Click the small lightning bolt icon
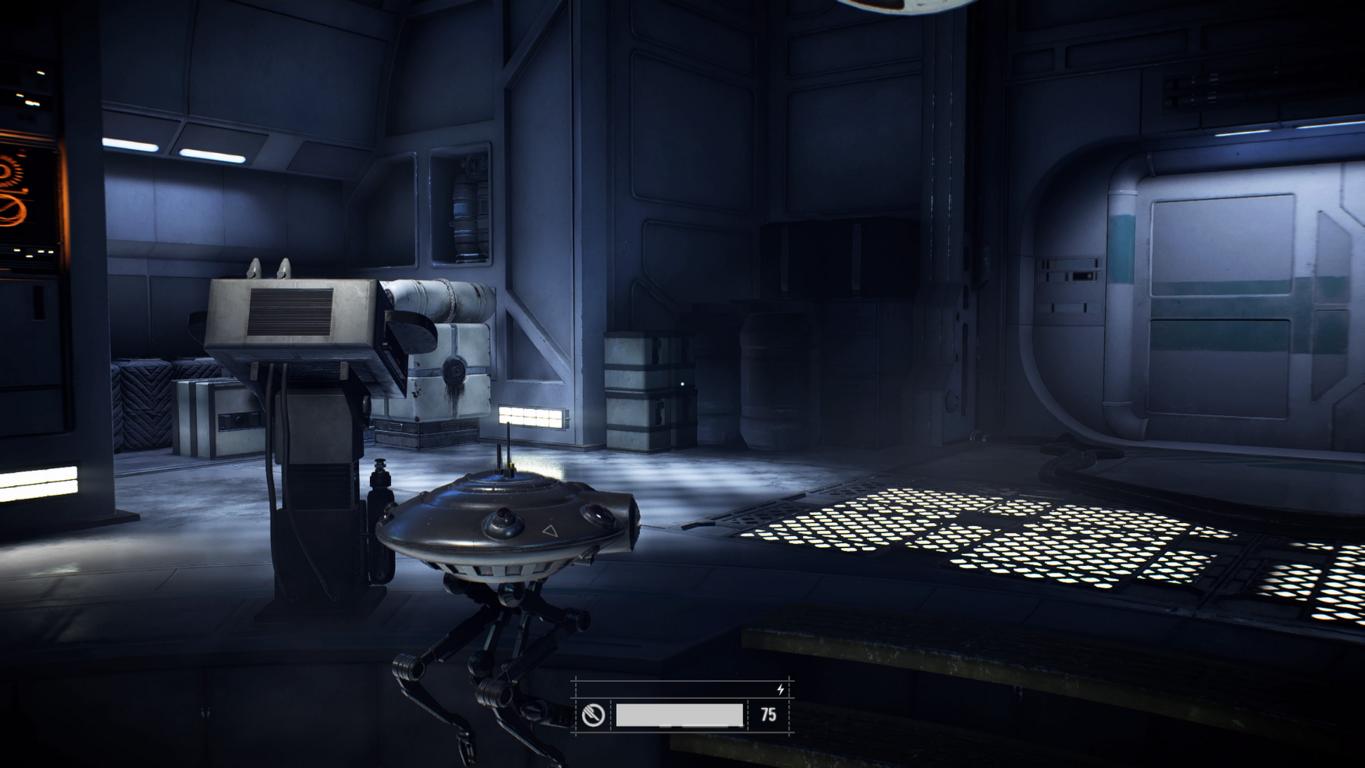Screen dimensions: 1365x768 pos(781,689)
